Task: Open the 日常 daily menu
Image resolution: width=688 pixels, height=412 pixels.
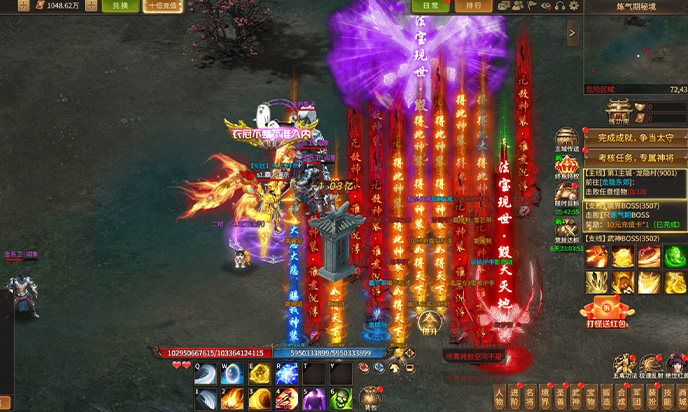Action: 430,6
